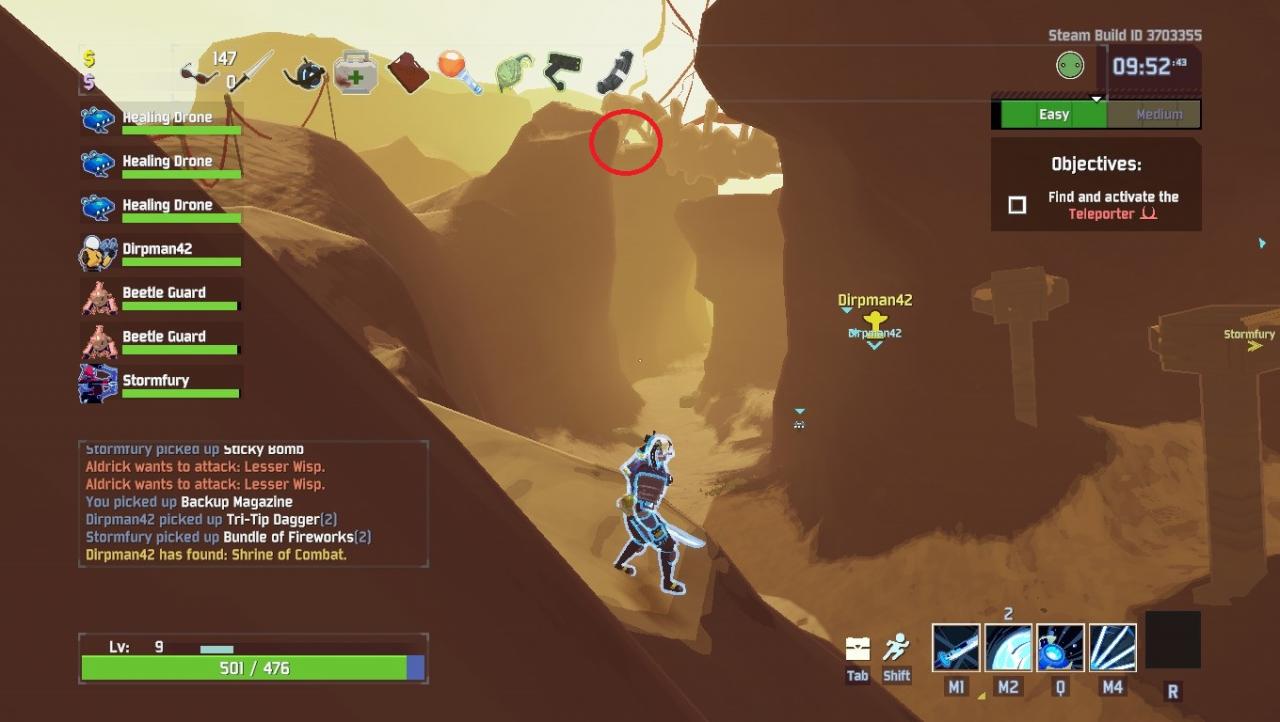Click the Easy difficulty bar segment
The width and height of the screenshot is (1280, 722).
coord(1053,114)
